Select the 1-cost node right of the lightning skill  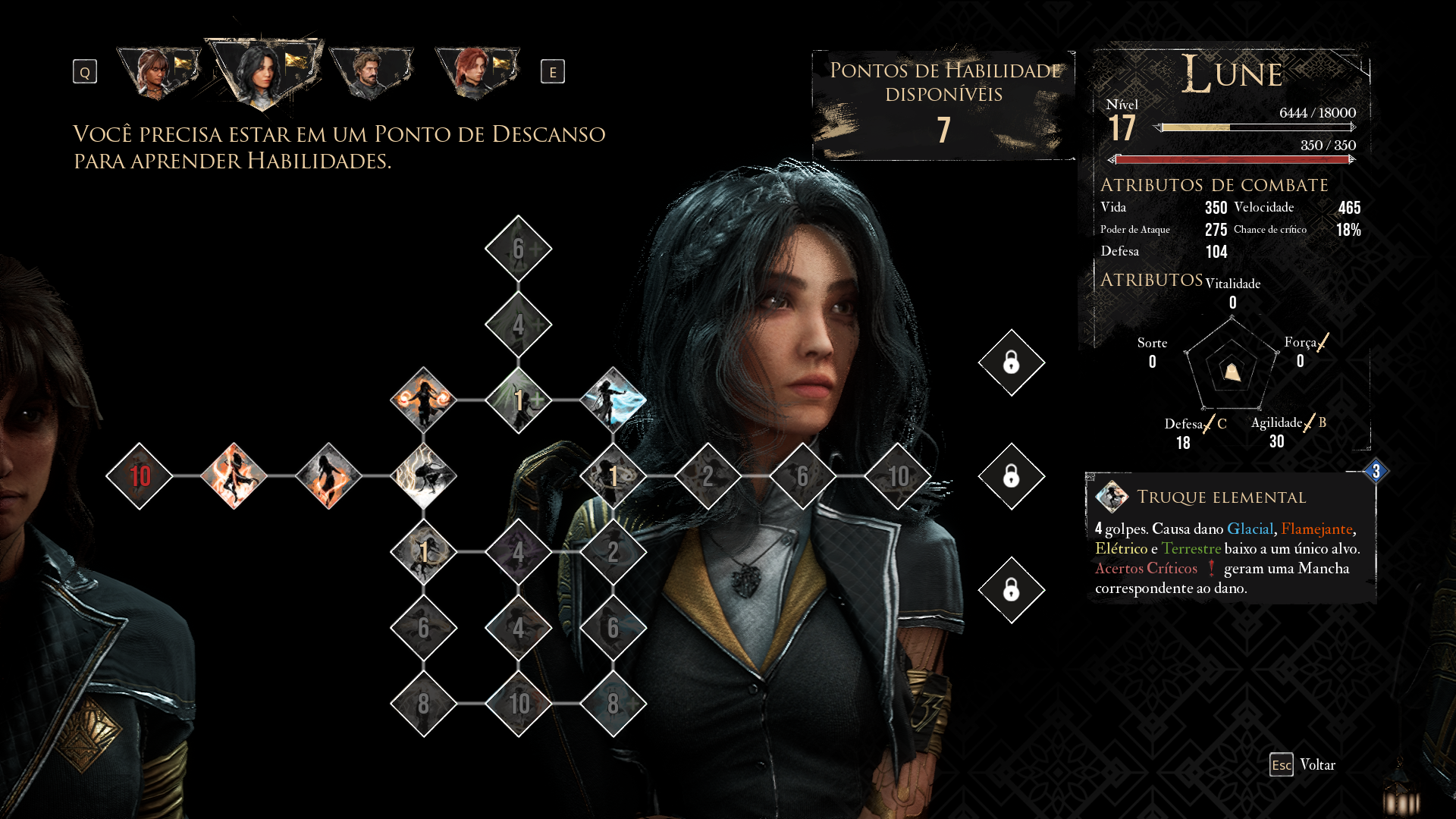[613, 476]
